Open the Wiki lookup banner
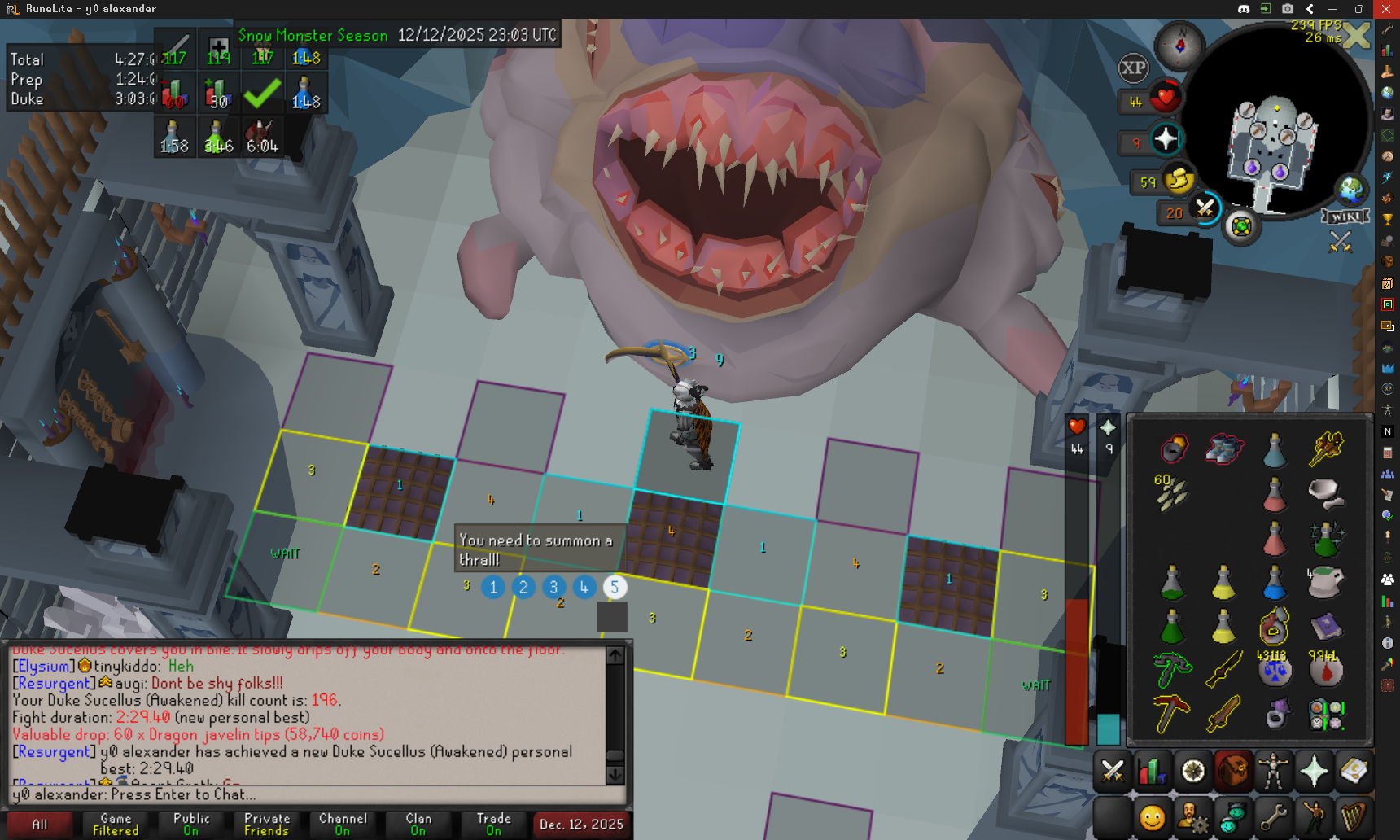This screenshot has height=840, width=1400. (x=1345, y=217)
